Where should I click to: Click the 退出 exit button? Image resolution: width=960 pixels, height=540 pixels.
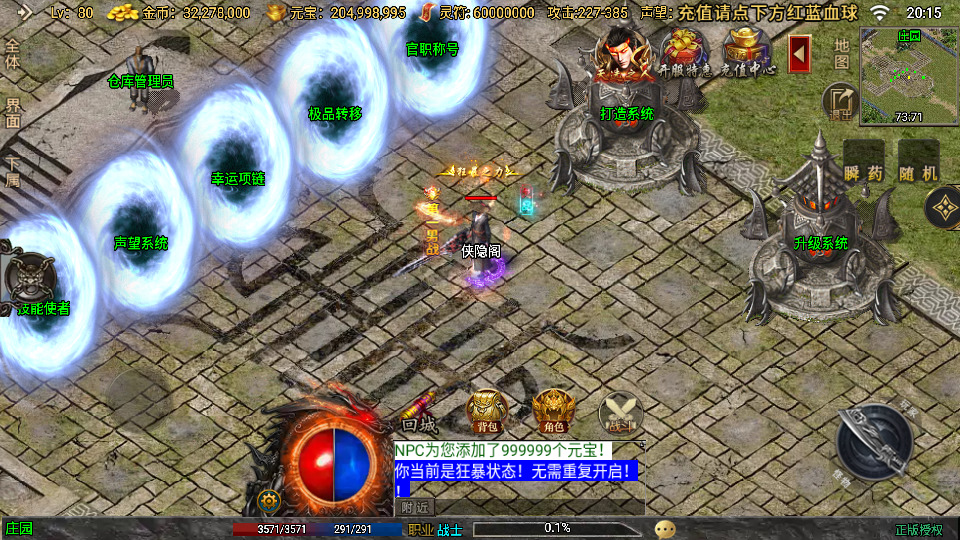pyautogui.click(x=840, y=101)
